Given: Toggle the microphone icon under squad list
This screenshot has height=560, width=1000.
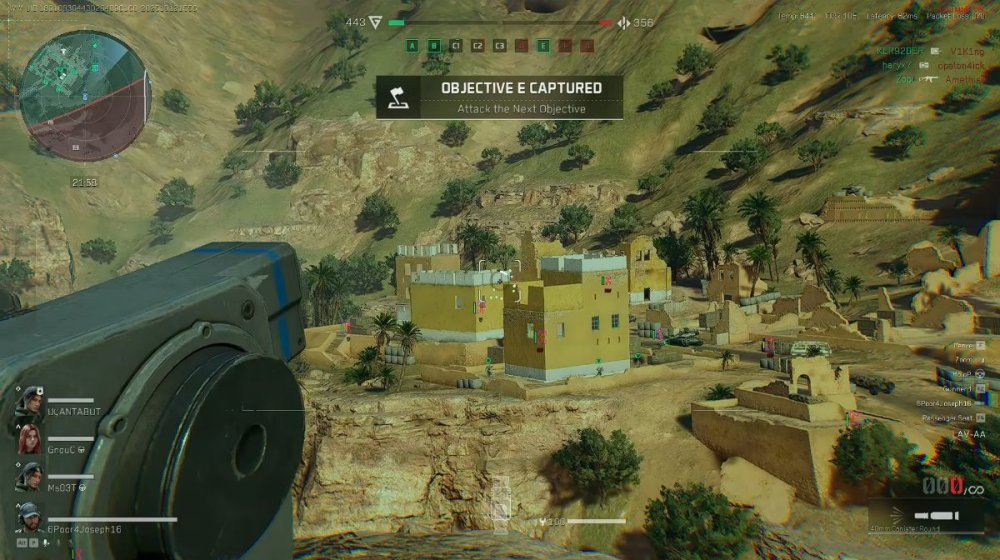Looking at the screenshot, I should click(x=47, y=542).
